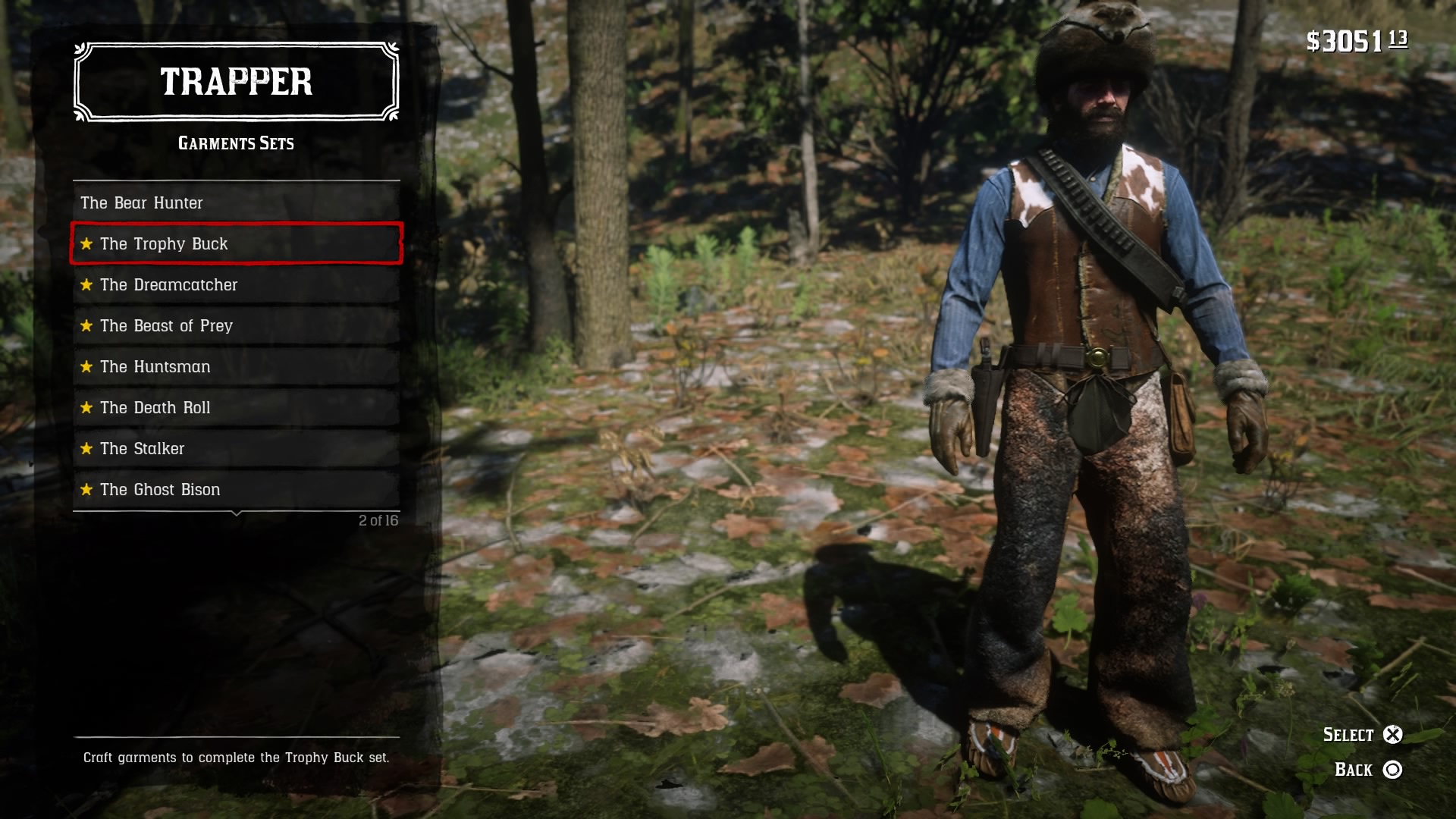The width and height of the screenshot is (1456, 819).
Task: Open The Stalker garment set
Action: click(236, 448)
